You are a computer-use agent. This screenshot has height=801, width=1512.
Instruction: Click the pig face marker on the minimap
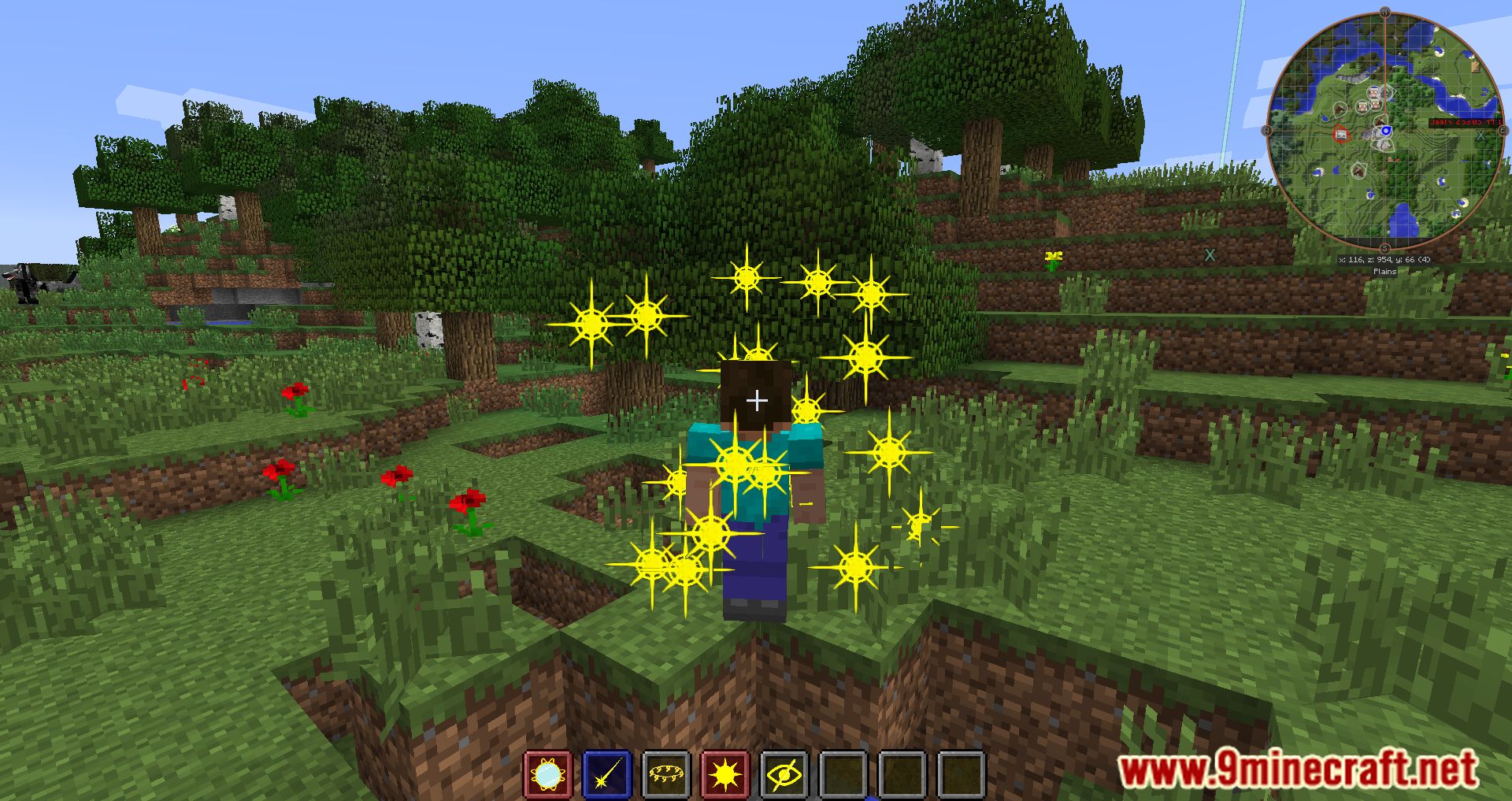tap(1362, 106)
